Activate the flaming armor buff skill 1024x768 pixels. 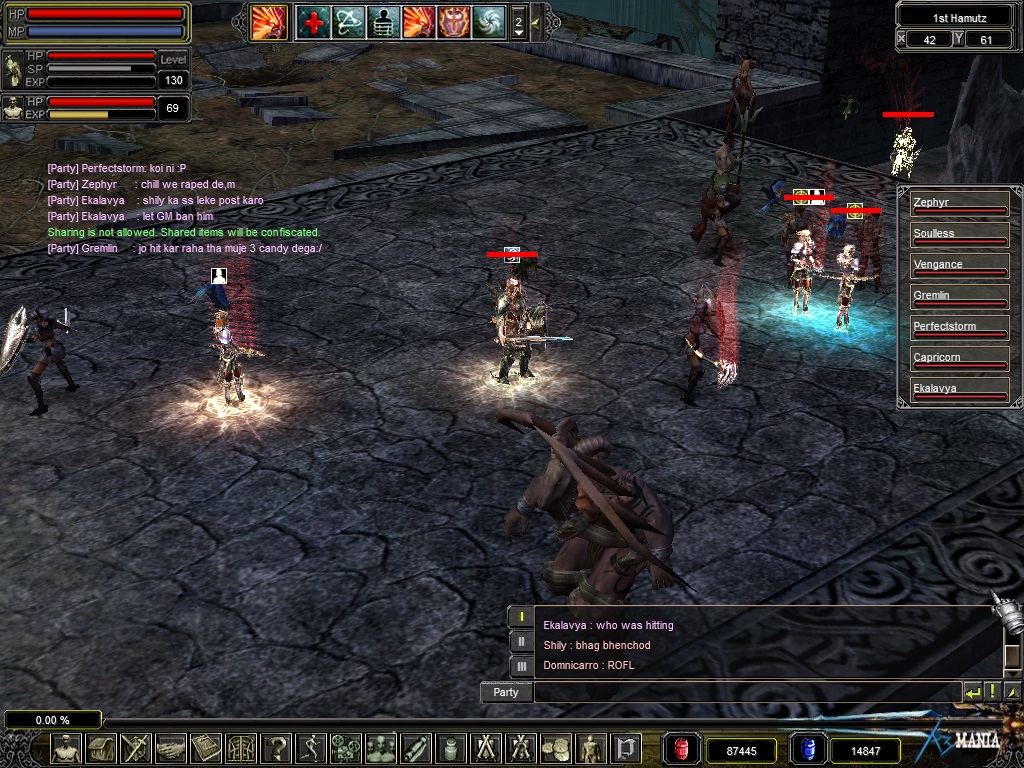coord(453,22)
